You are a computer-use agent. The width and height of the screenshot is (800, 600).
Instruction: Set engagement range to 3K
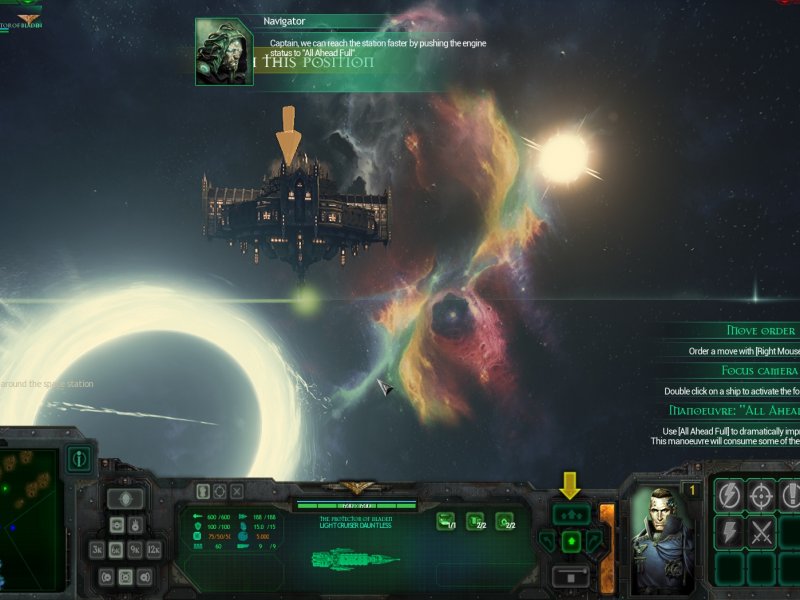[x=97, y=549]
